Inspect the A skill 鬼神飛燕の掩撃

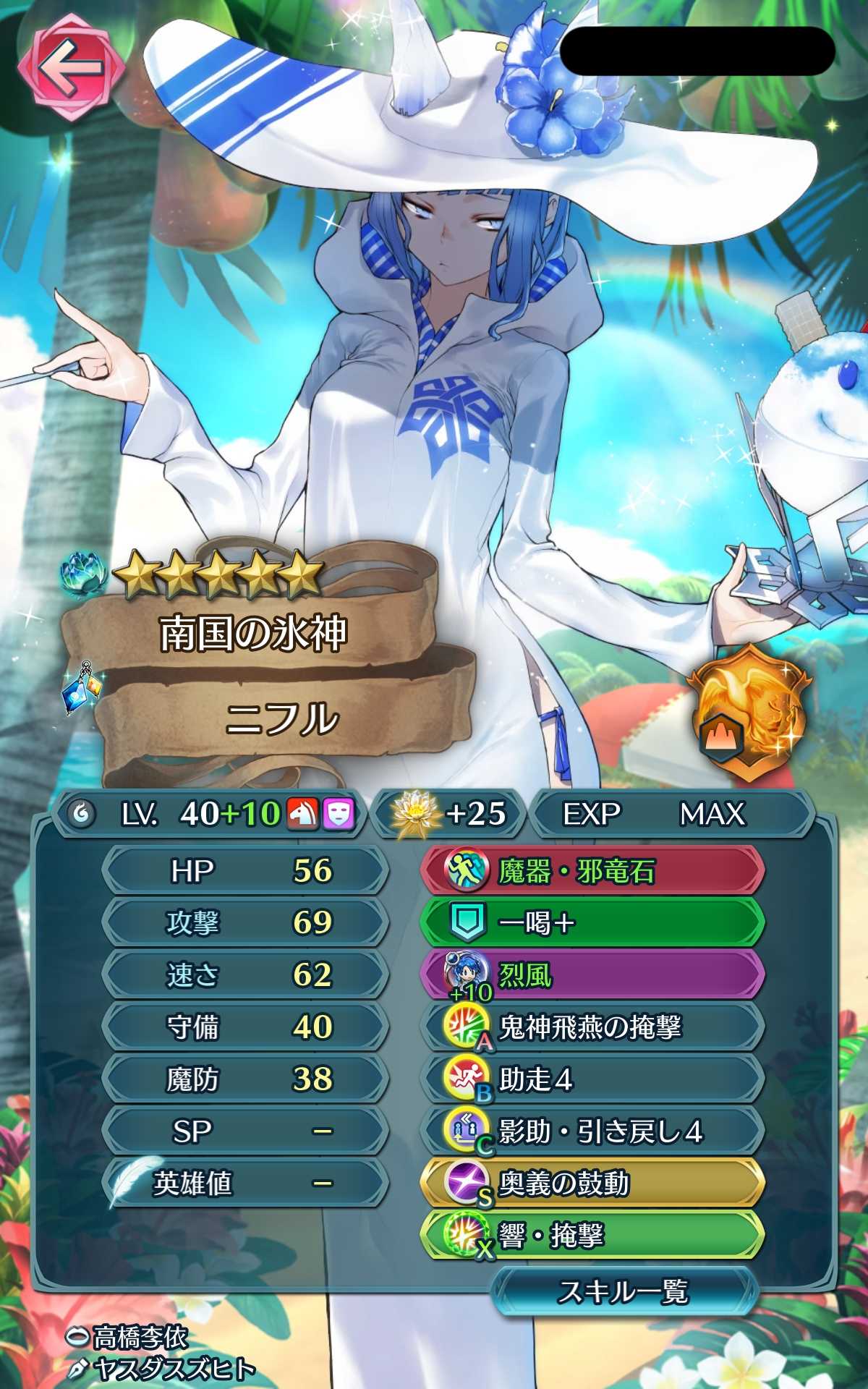tap(592, 1027)
